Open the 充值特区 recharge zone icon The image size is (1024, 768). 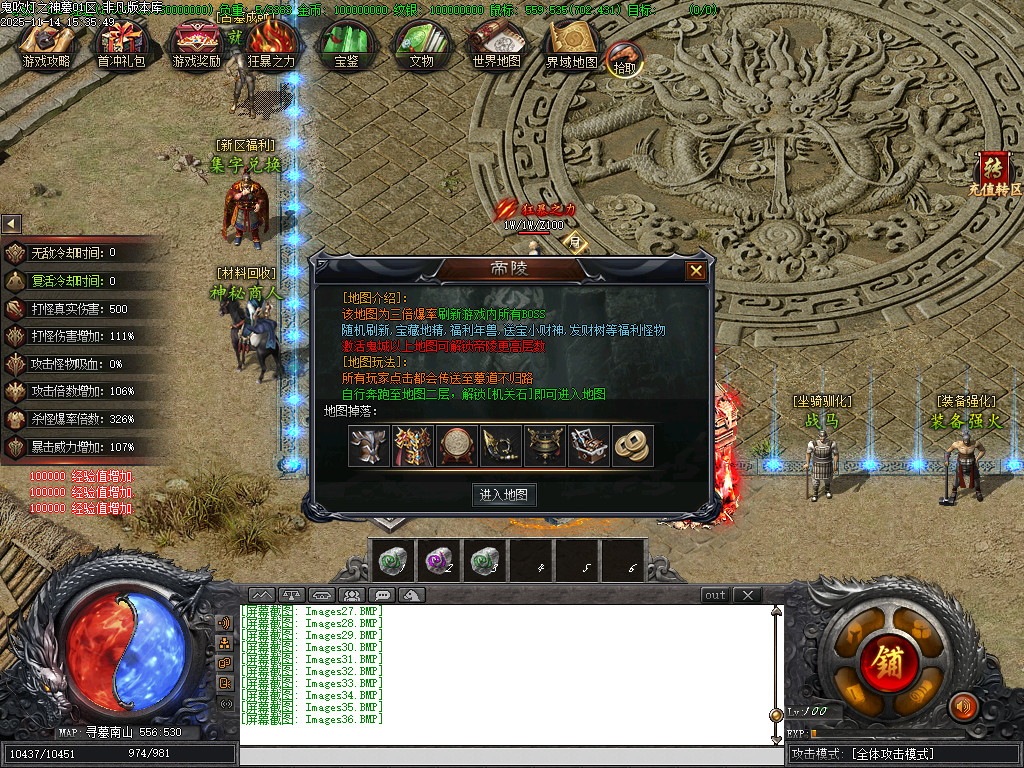pos(994,172)
